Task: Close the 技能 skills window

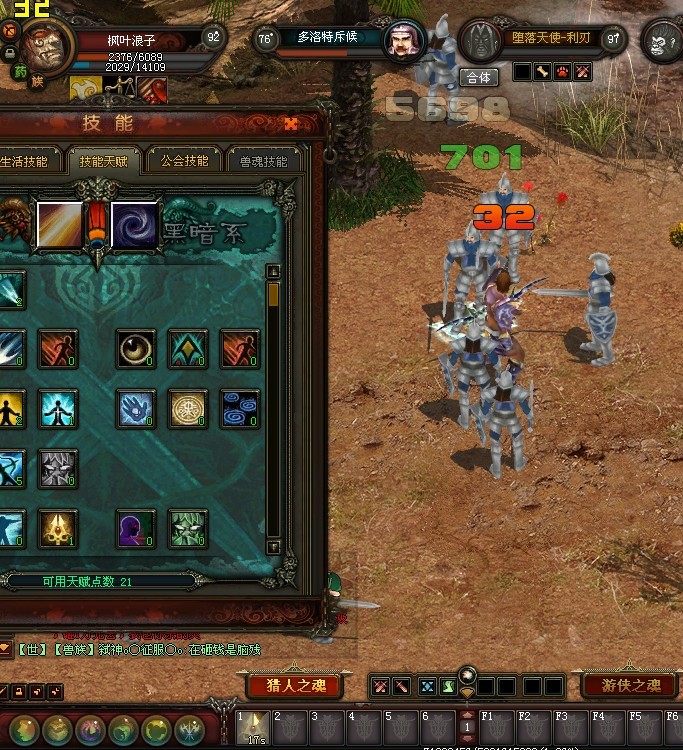Action: click(291, 124)
